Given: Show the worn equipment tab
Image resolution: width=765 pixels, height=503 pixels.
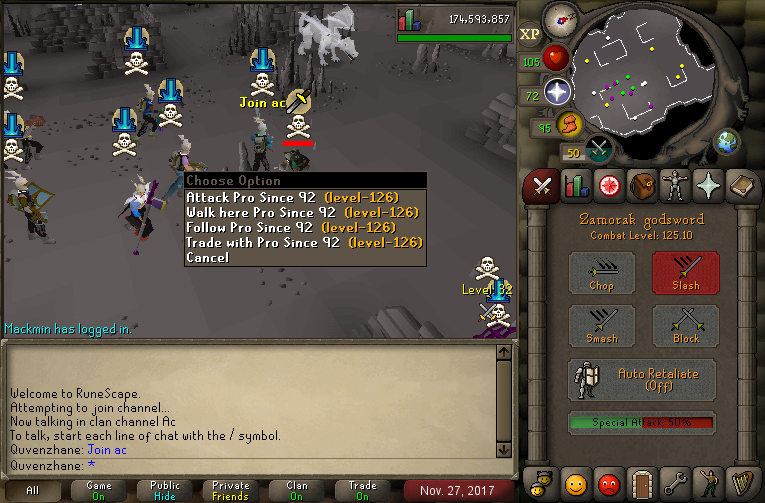Looking at the screenshot, I should (676, 186).
